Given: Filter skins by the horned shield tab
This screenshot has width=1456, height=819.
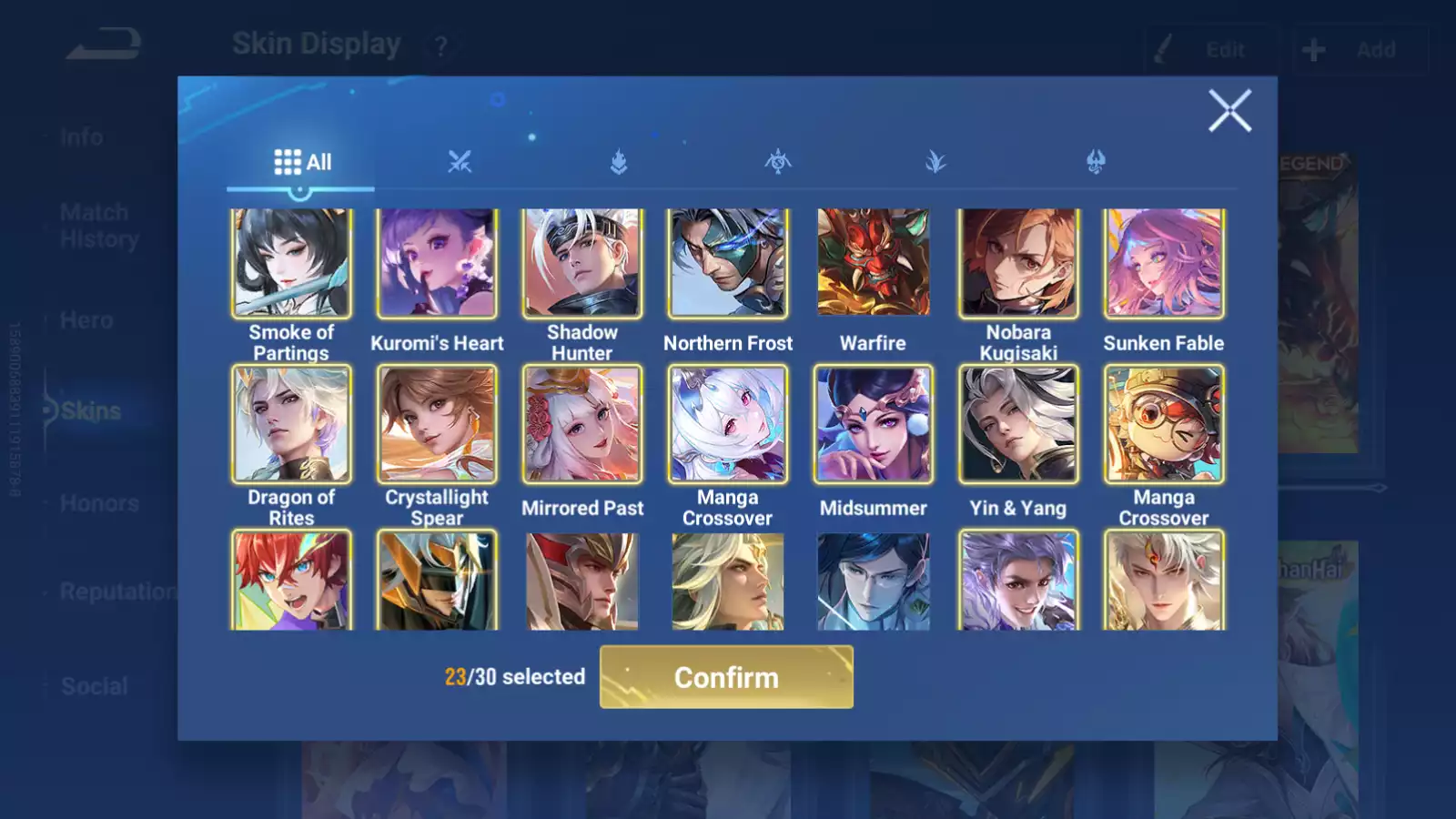Looking at the screenshot, I should [1096, 162].
